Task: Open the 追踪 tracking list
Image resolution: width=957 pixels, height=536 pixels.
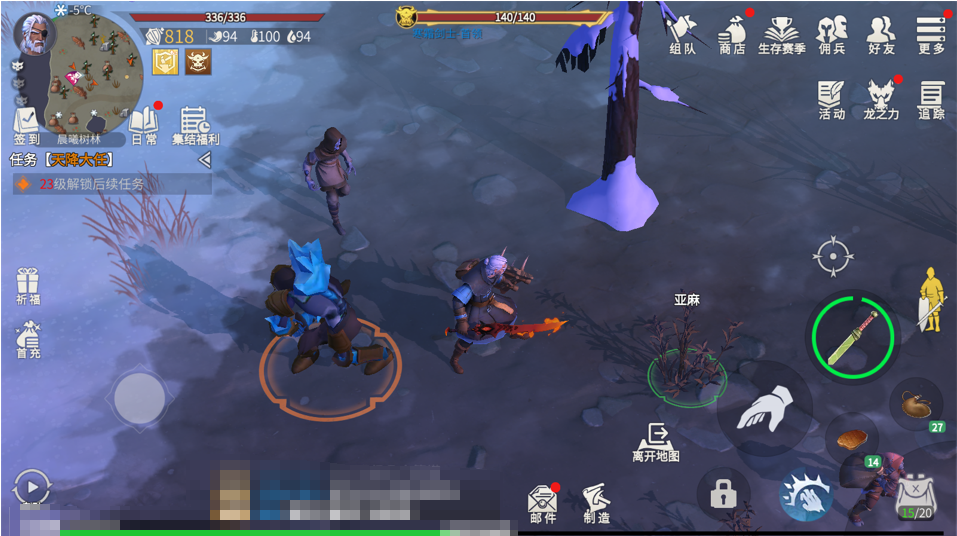Action: [931, 100]
